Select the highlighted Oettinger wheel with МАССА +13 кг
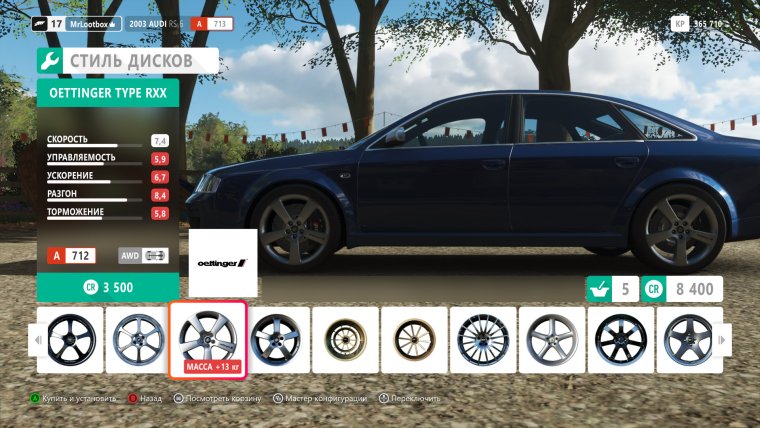 click(207, 337)
